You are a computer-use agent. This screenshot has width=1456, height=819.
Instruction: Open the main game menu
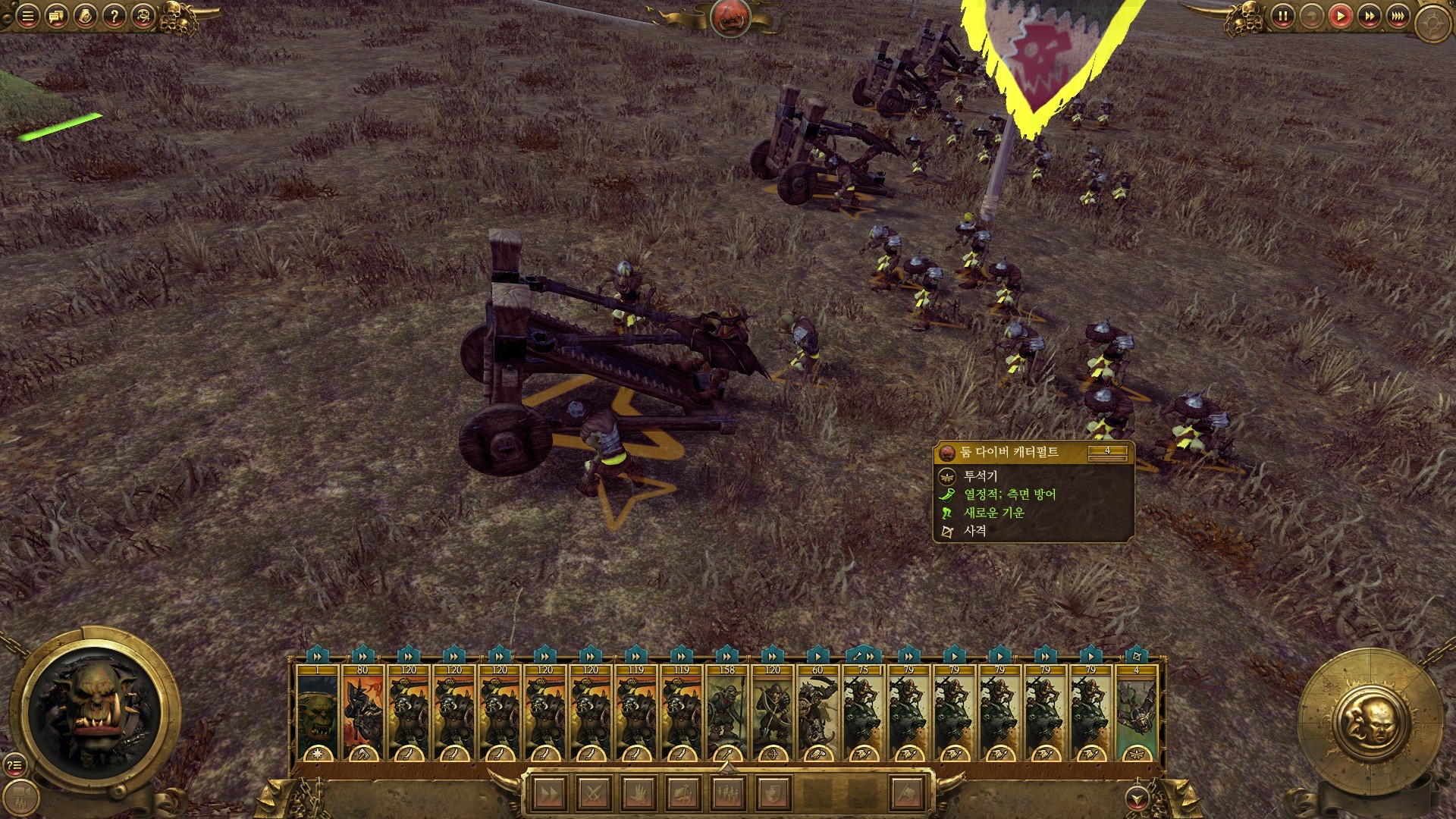click(x=27, y=15)
